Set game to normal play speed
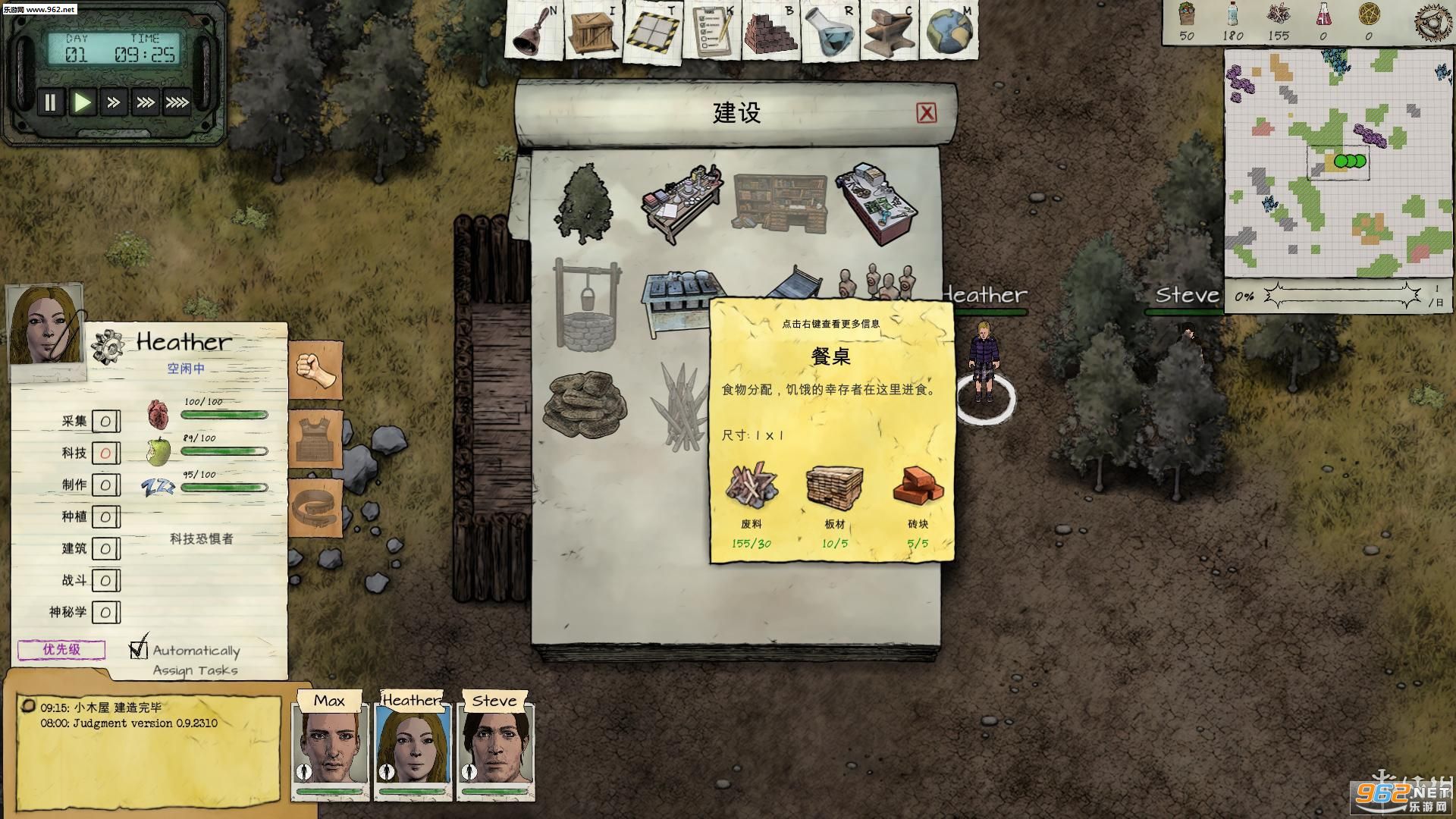 pos(82,102)
